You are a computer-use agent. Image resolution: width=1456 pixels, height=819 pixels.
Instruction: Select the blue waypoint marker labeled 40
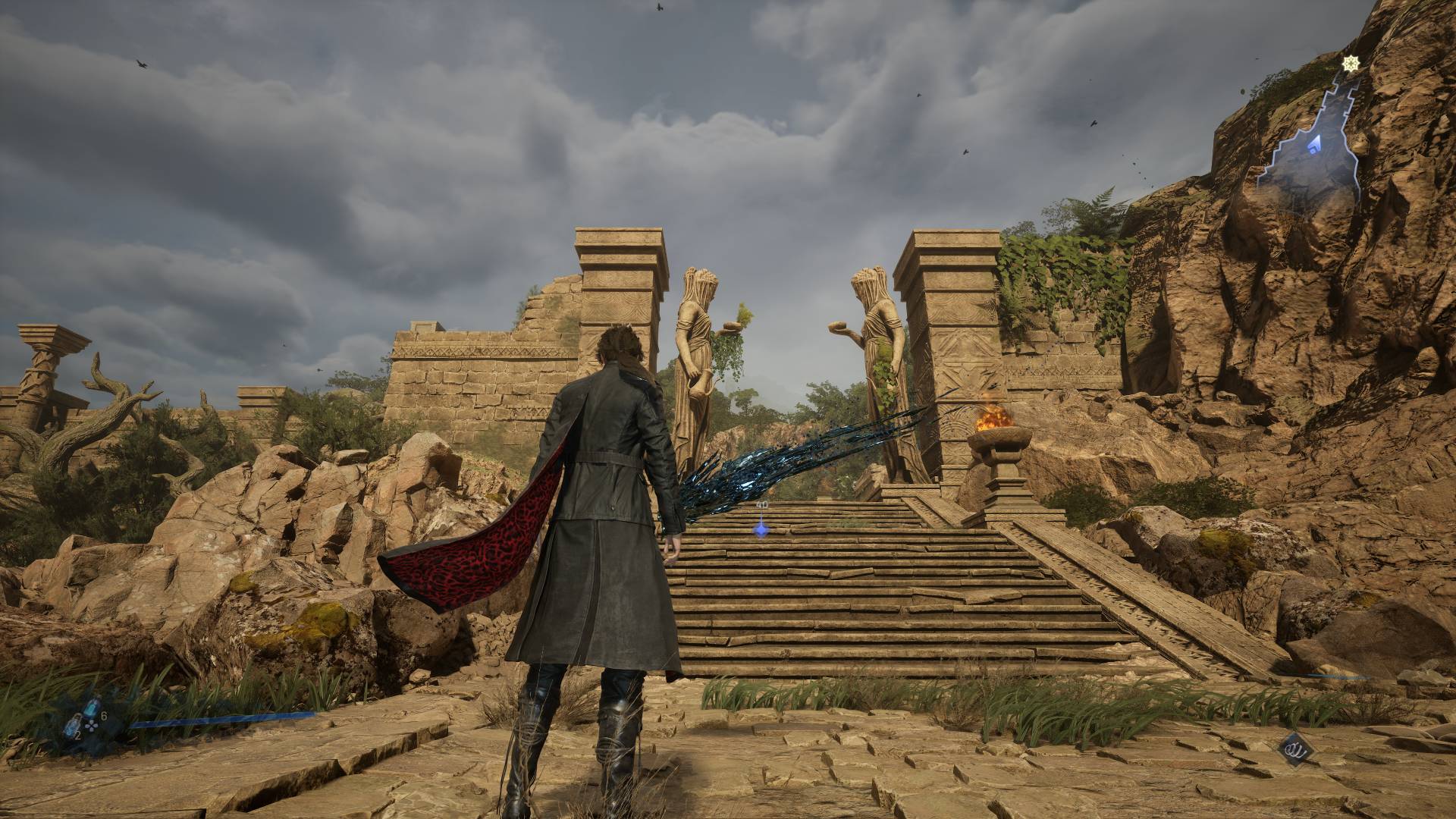click(x=761, y=529)
